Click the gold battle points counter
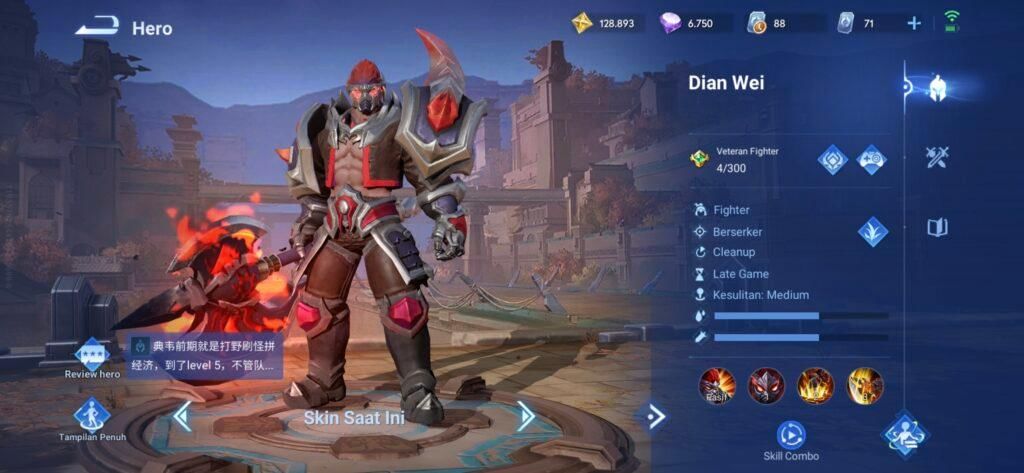 click(x=604, y=23)
